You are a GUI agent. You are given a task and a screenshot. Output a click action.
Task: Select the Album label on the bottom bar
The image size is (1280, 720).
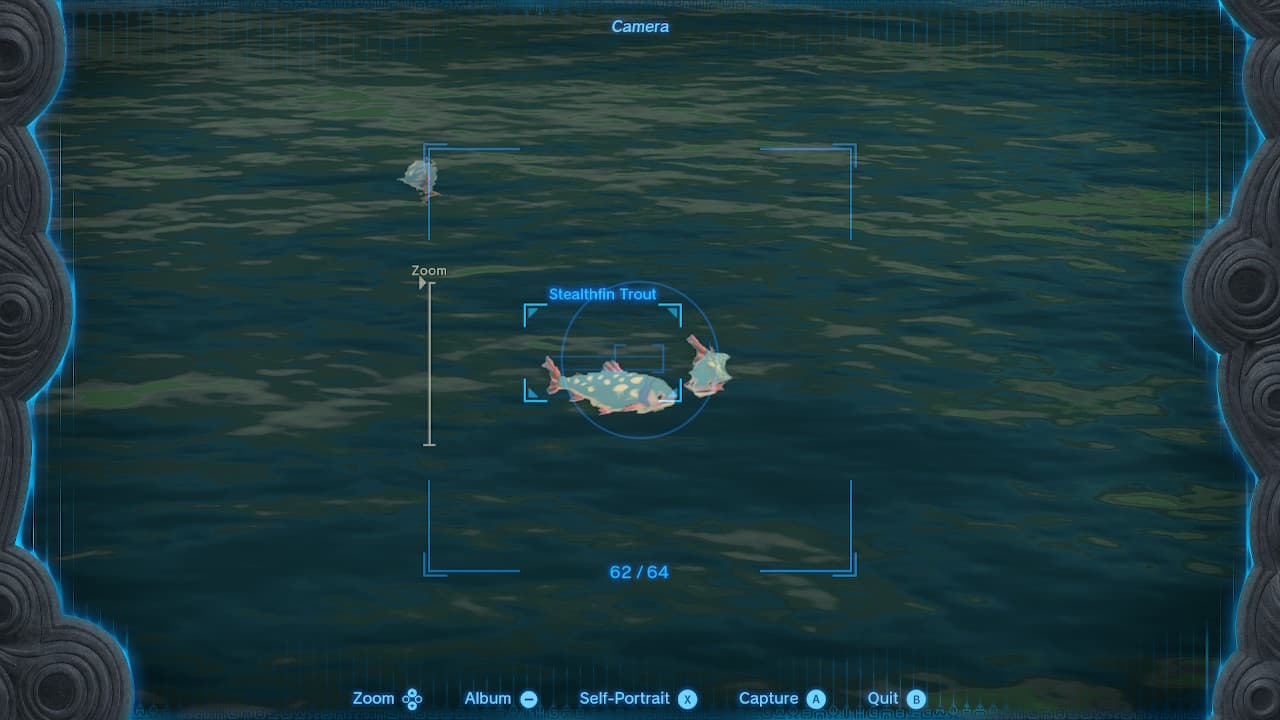click(489, 698)
